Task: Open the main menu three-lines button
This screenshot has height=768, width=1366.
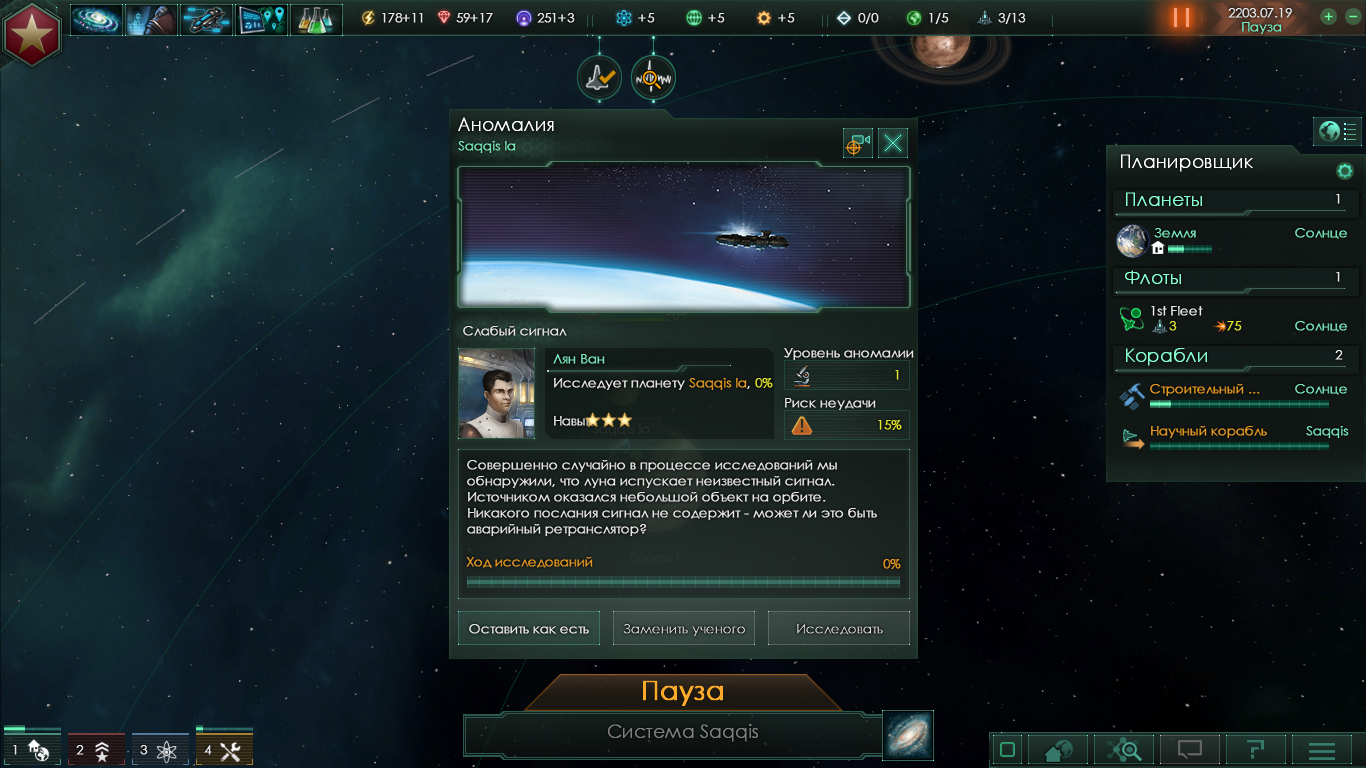Action: pyautogui.click(x=1322, y=750)
